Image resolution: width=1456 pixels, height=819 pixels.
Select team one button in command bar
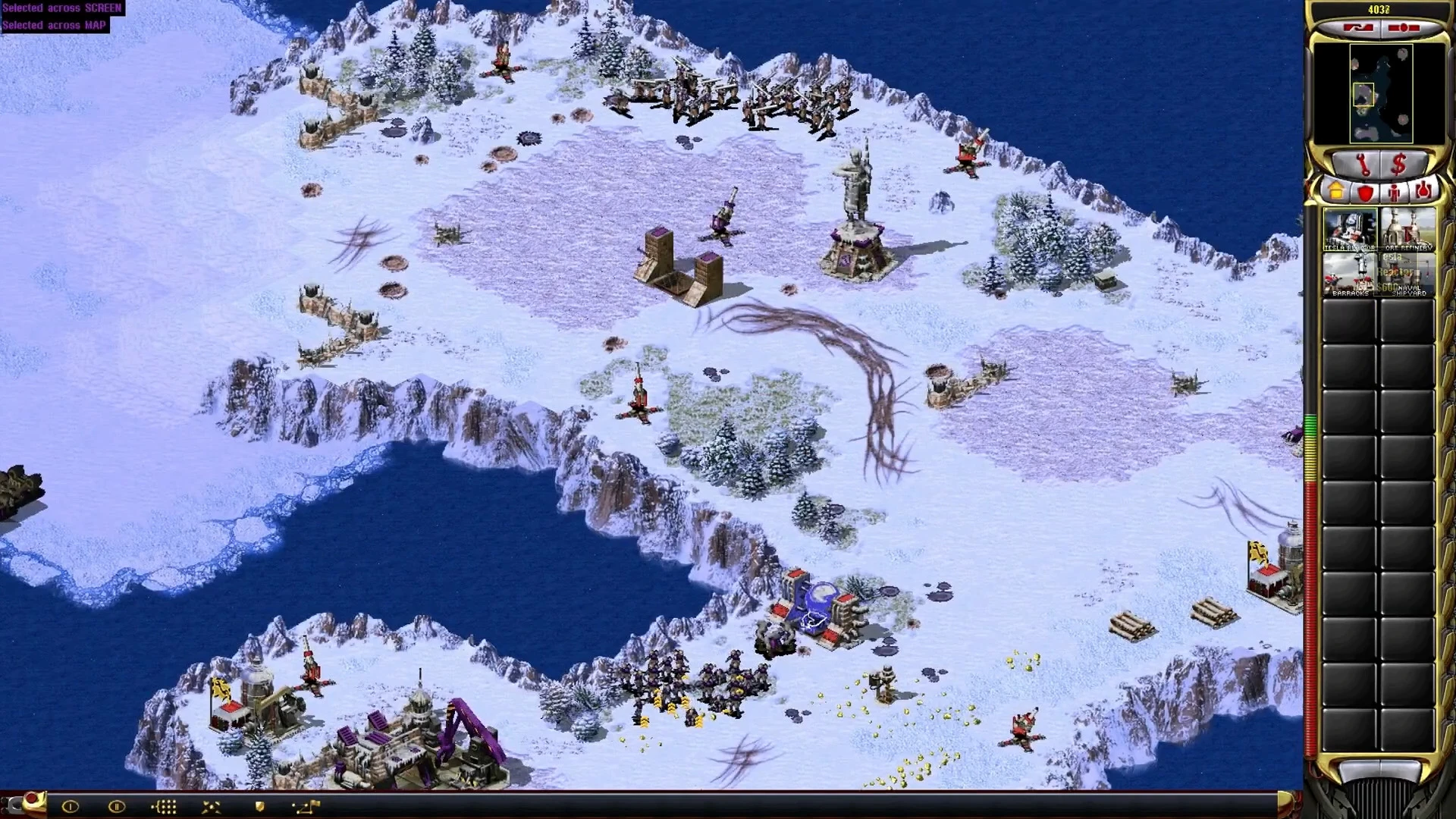pos(71,807)
